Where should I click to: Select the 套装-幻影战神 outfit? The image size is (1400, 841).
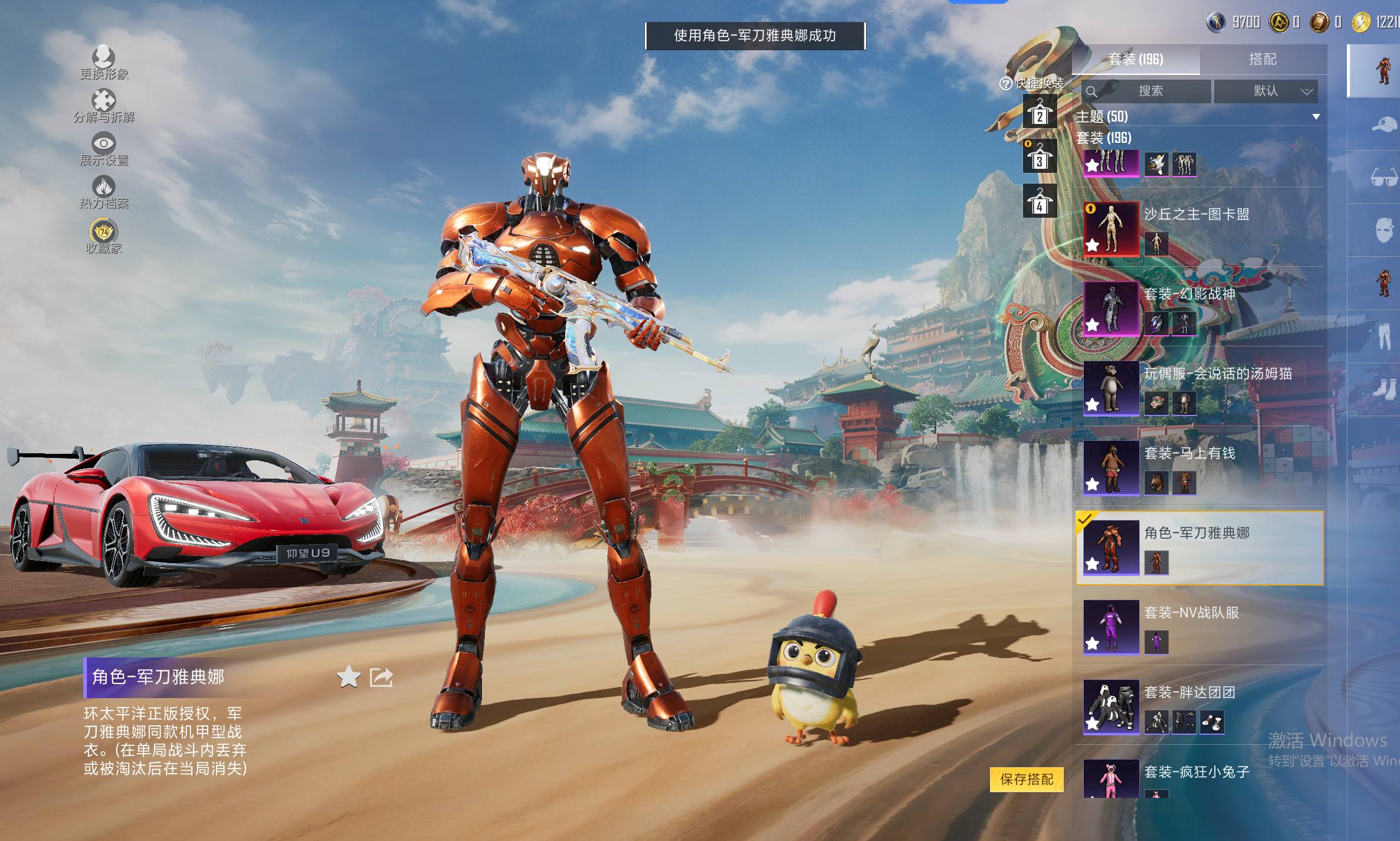click(x=1198, y=308)
